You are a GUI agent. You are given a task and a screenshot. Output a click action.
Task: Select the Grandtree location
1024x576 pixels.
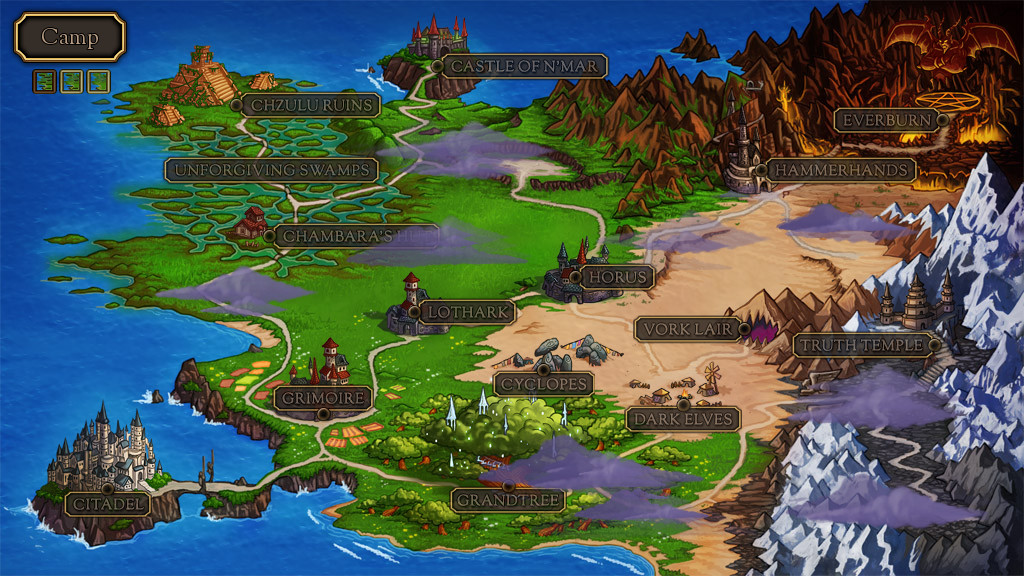coord(508,499)
